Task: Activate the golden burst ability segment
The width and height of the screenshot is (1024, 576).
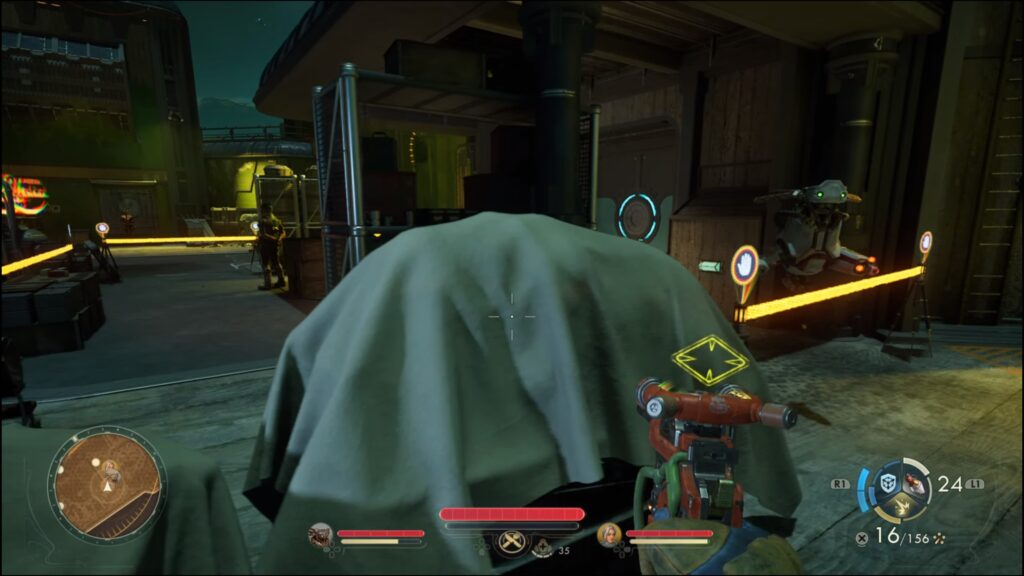Action: 898,506
